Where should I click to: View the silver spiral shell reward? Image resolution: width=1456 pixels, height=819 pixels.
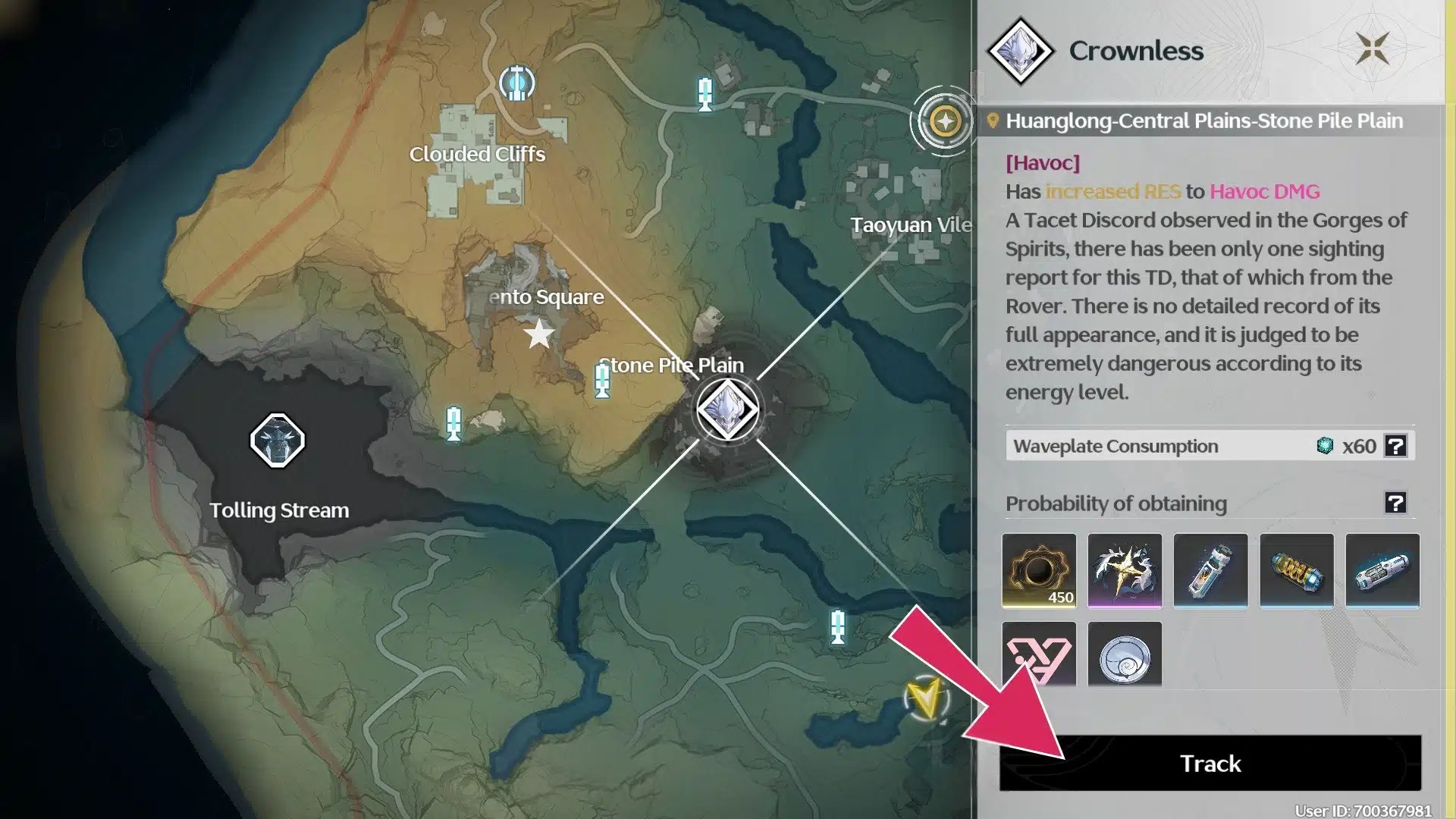pyautogui.click(x=1125, y=657)
